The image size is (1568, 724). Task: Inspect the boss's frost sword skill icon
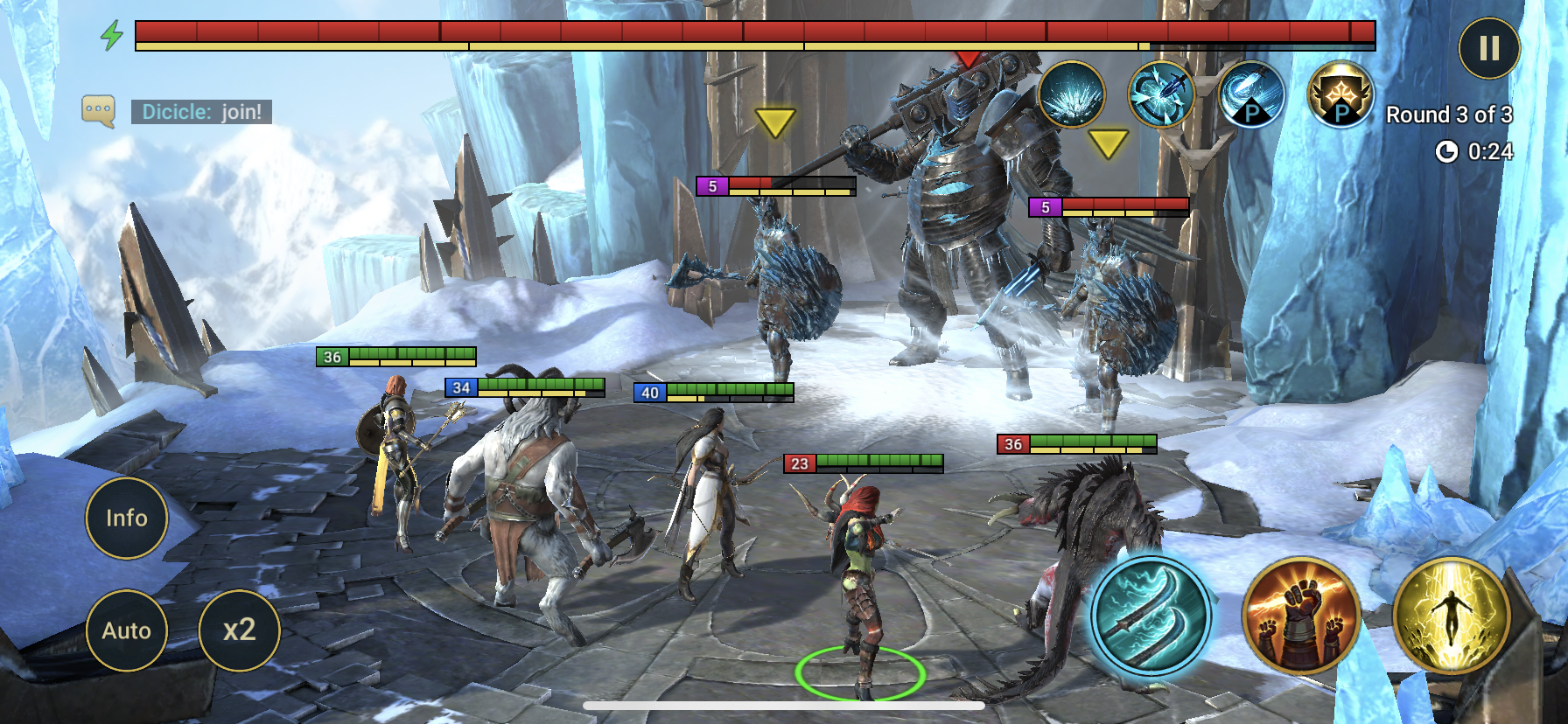1161,95
